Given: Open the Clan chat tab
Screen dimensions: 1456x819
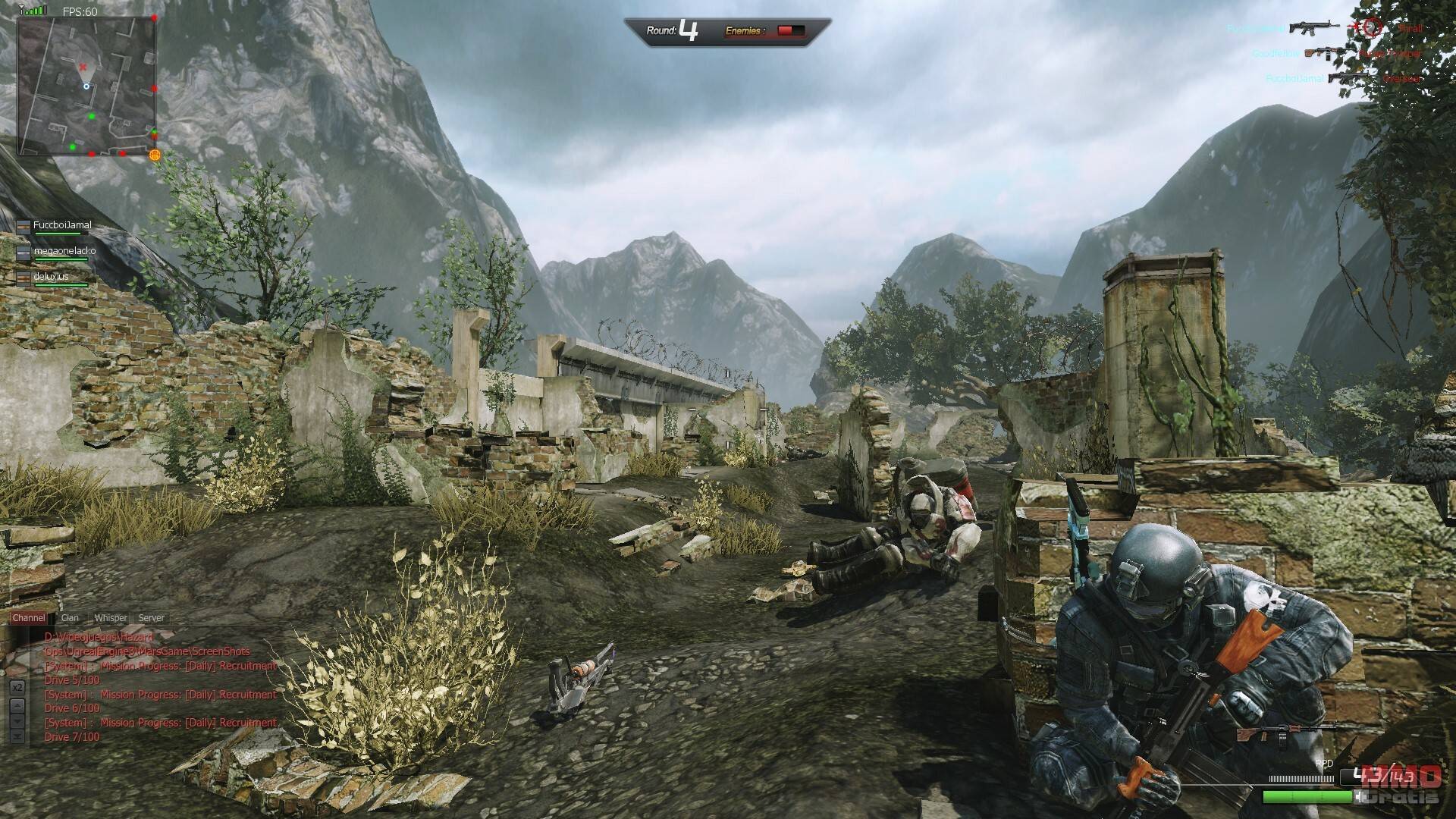Looking at the screenshot, I should click(70, 618).
